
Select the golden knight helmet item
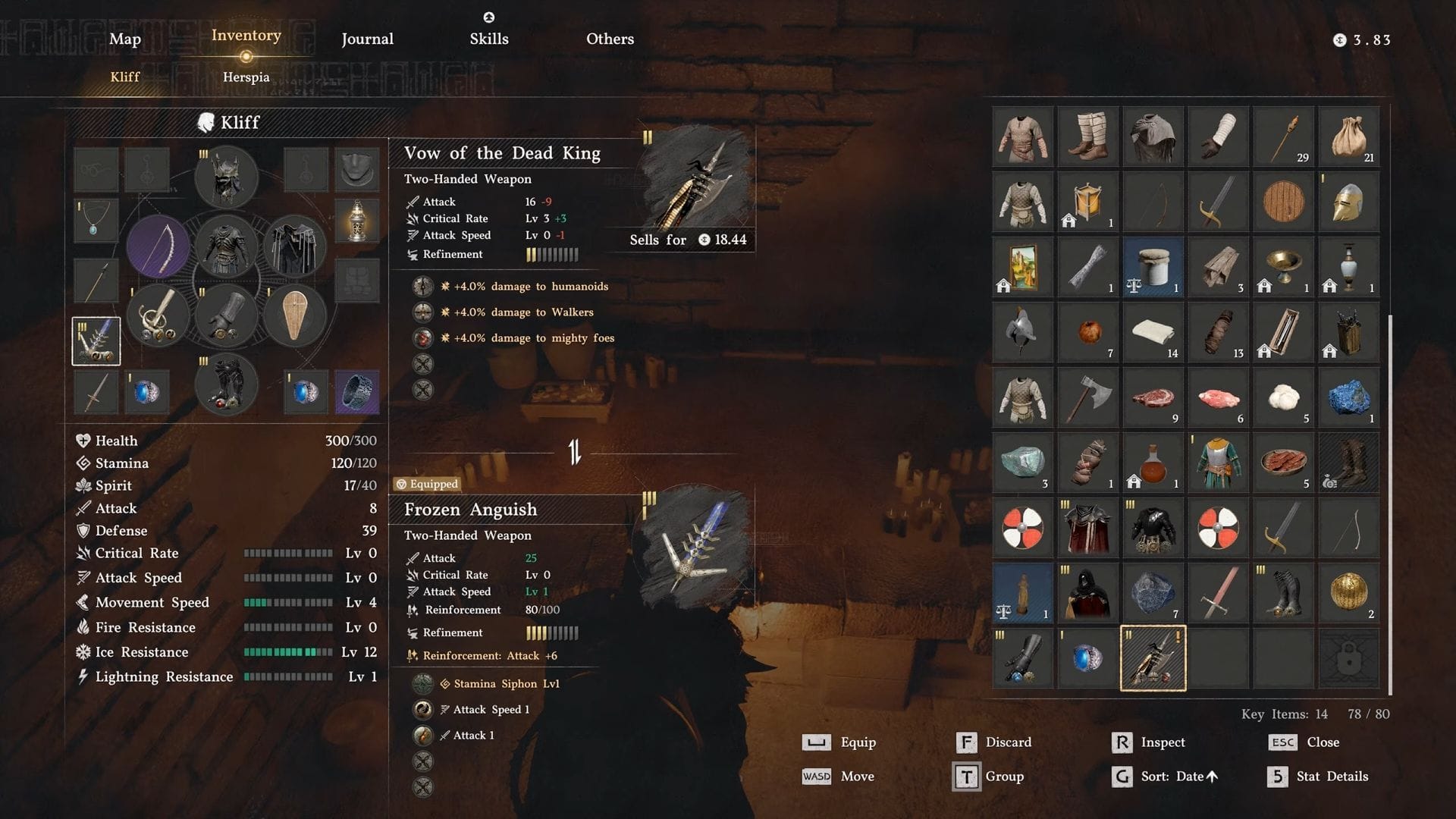[1348, 202]
